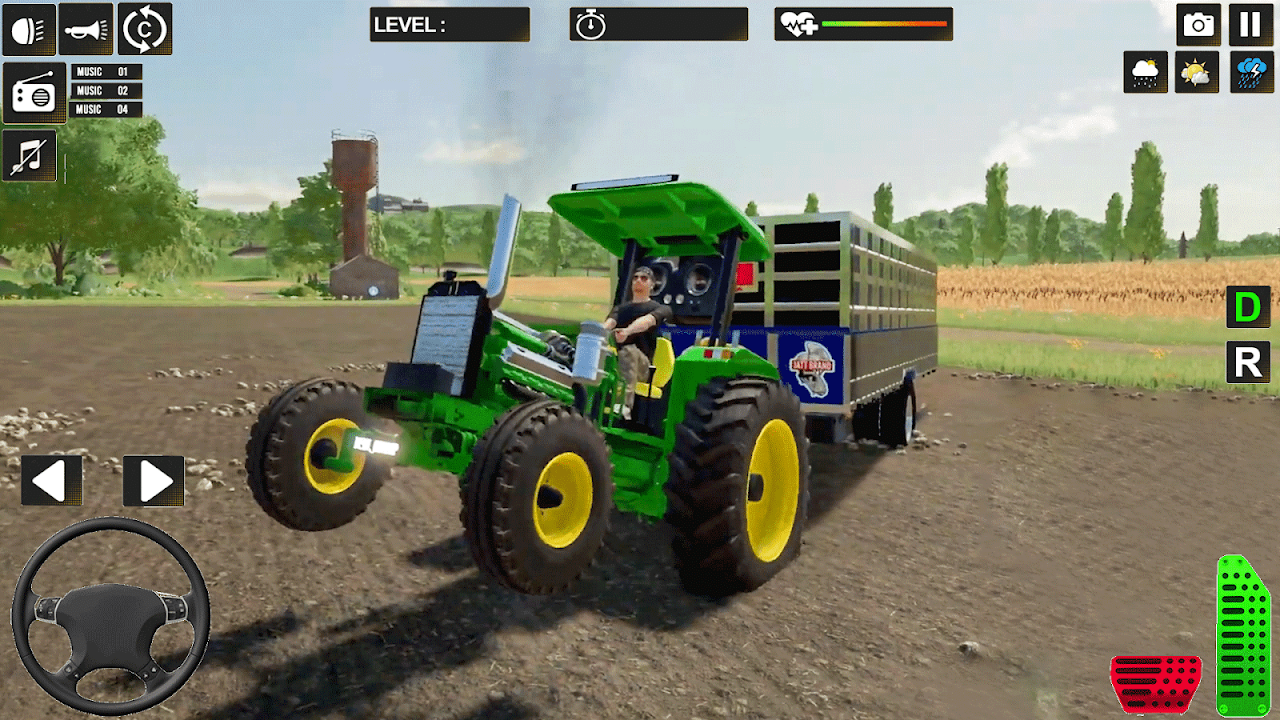This screenshot has width=1280, height=720.
Task: Select the Music 01 track
Action: [x=105, y=72]
